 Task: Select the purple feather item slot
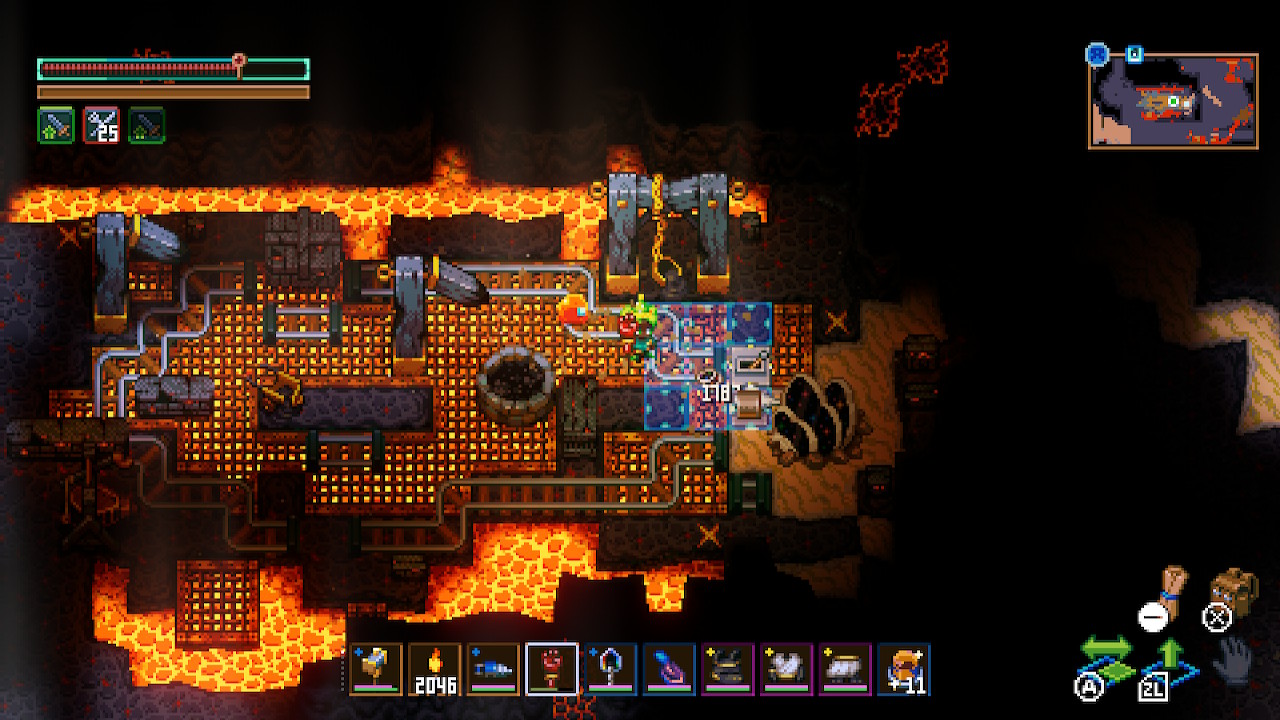[x=669, y=668]
